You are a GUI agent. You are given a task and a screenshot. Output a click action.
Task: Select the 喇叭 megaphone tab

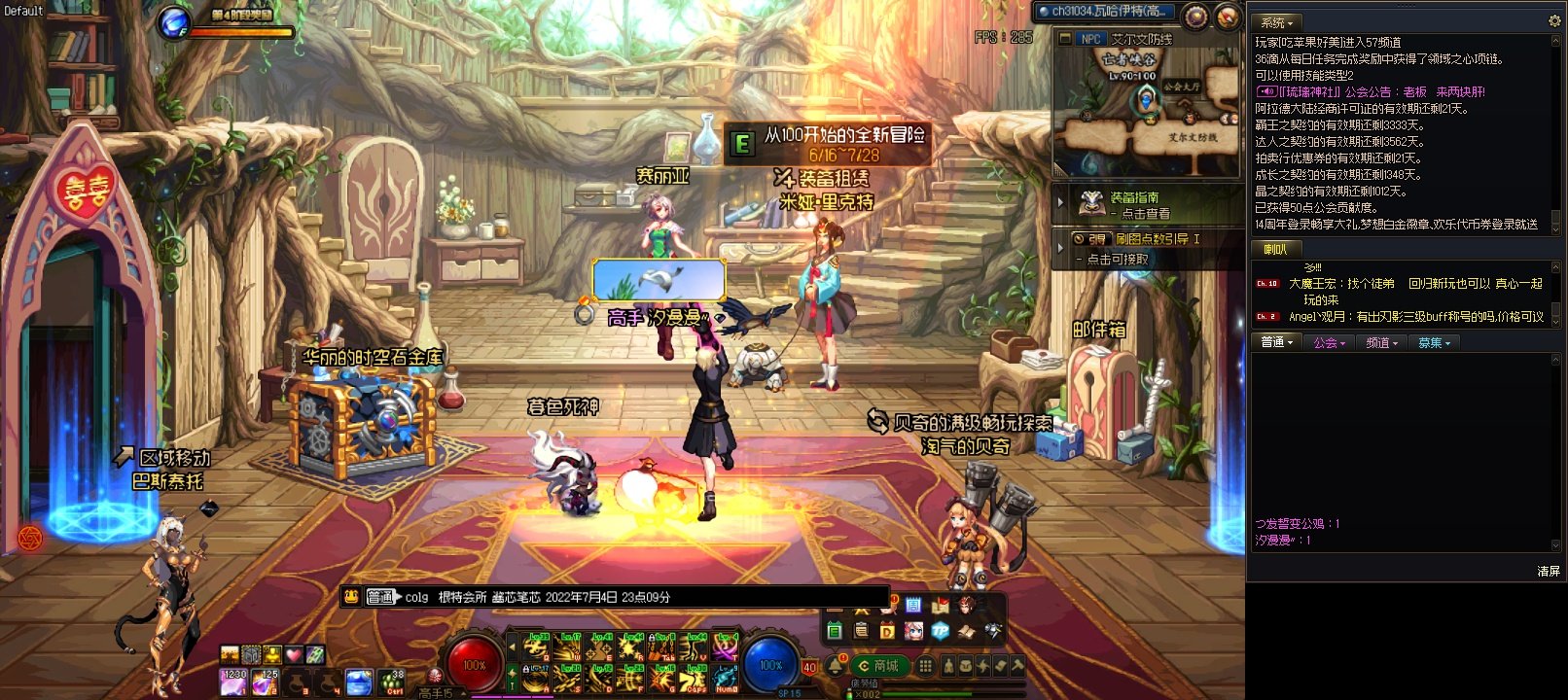1274,250
